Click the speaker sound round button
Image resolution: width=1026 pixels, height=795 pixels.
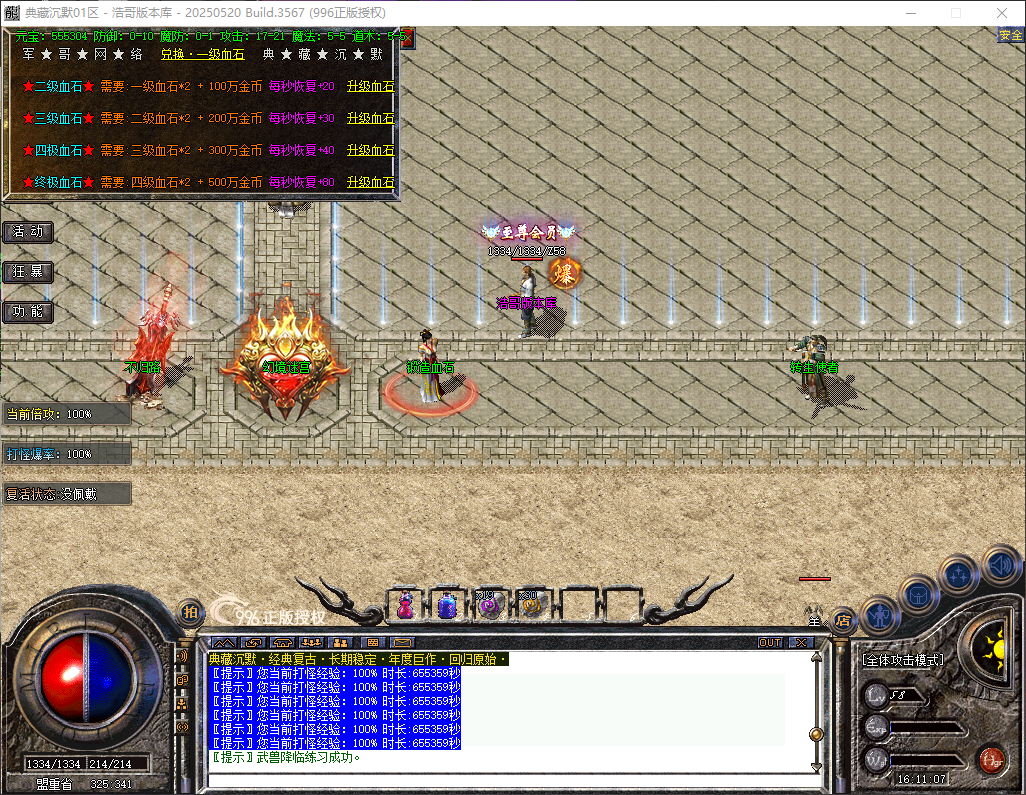coord(1000,564)
